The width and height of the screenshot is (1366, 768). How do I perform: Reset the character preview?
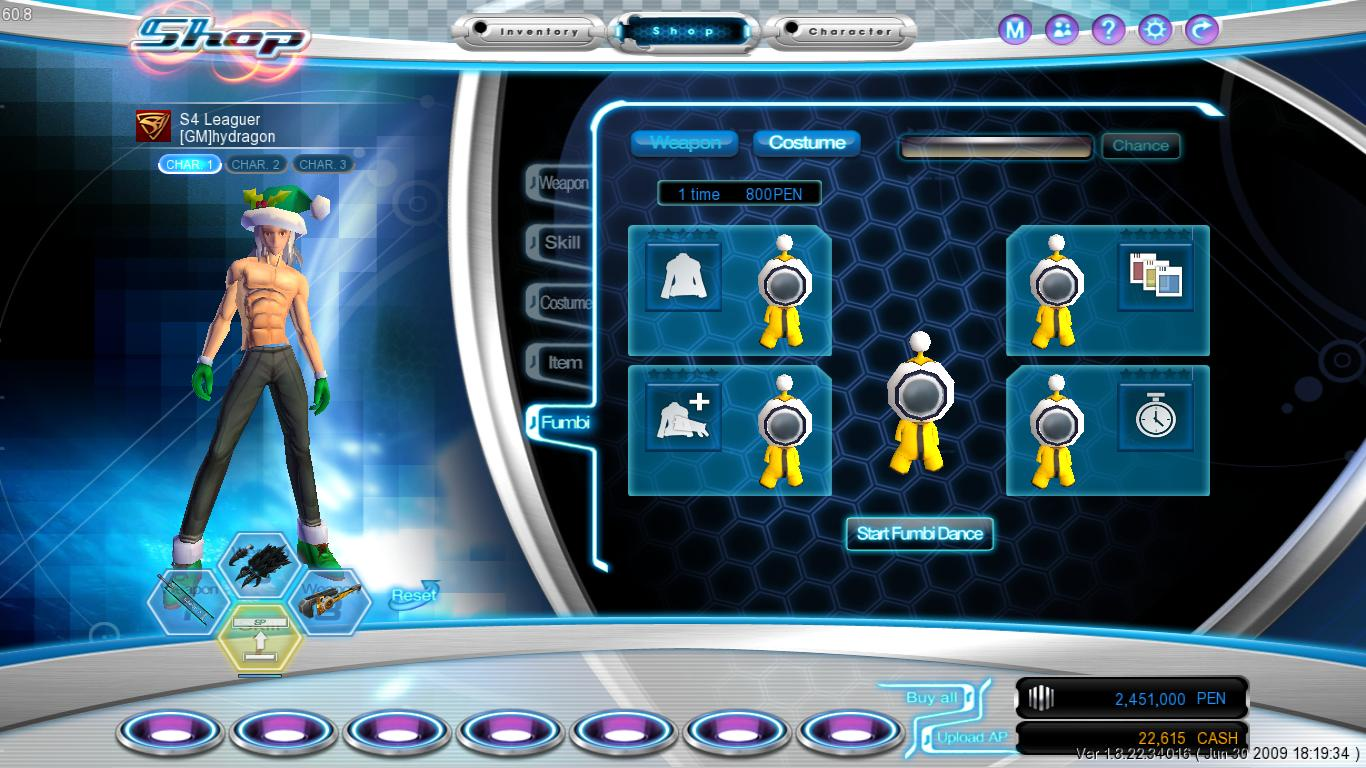point(413,595)
